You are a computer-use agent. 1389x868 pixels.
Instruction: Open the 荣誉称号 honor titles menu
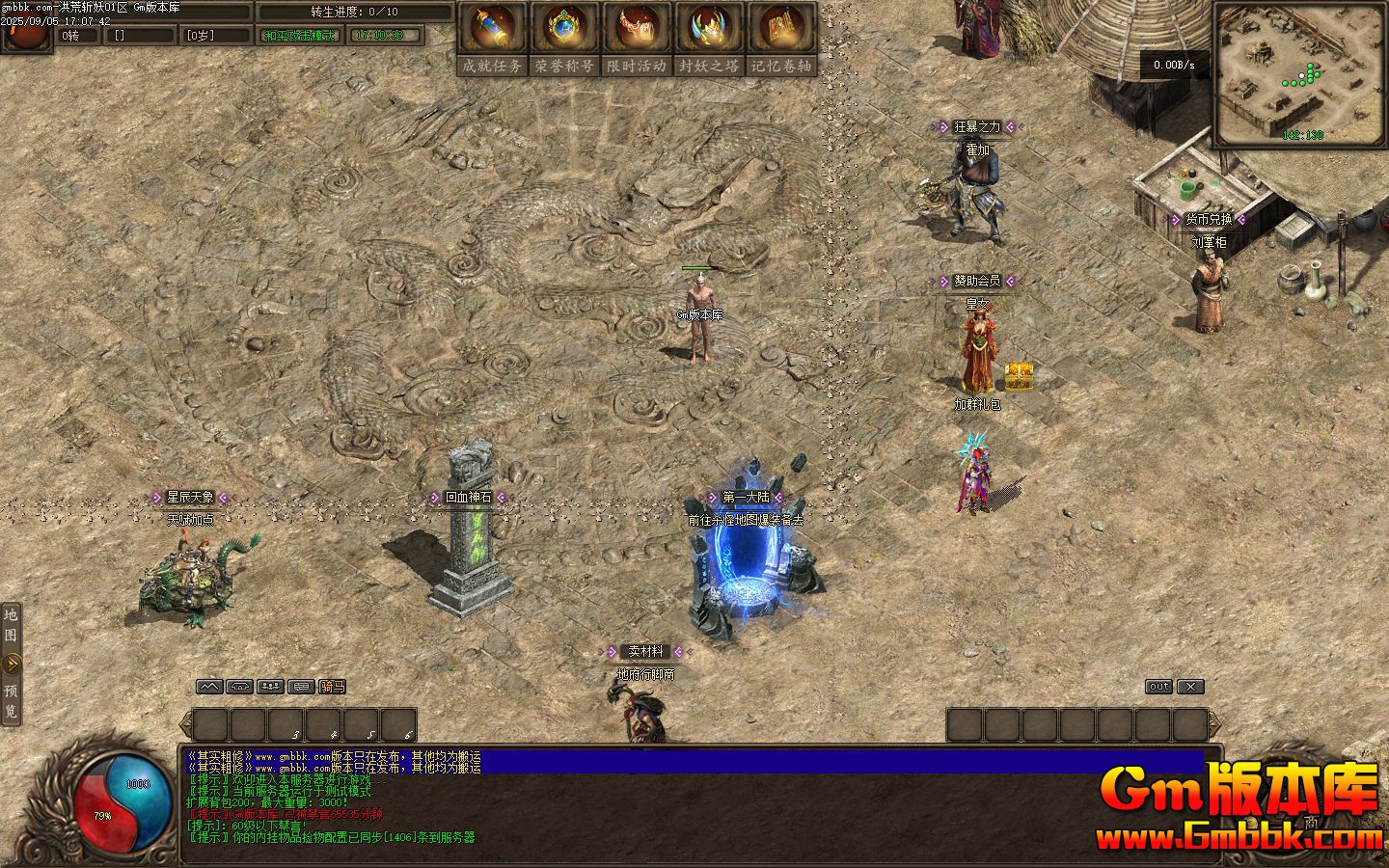click(x=564, y=39)
